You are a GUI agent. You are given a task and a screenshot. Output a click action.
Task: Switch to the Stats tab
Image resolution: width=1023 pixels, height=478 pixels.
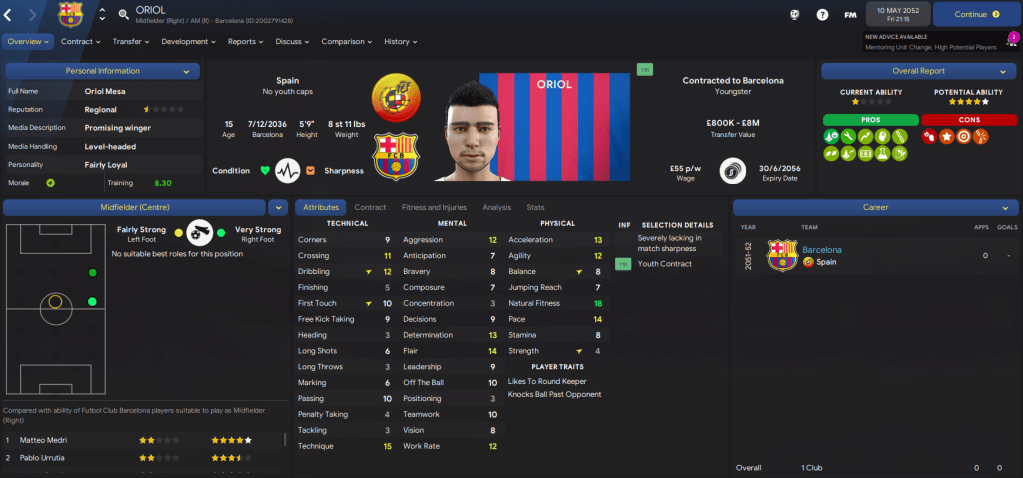coord(536,207)
